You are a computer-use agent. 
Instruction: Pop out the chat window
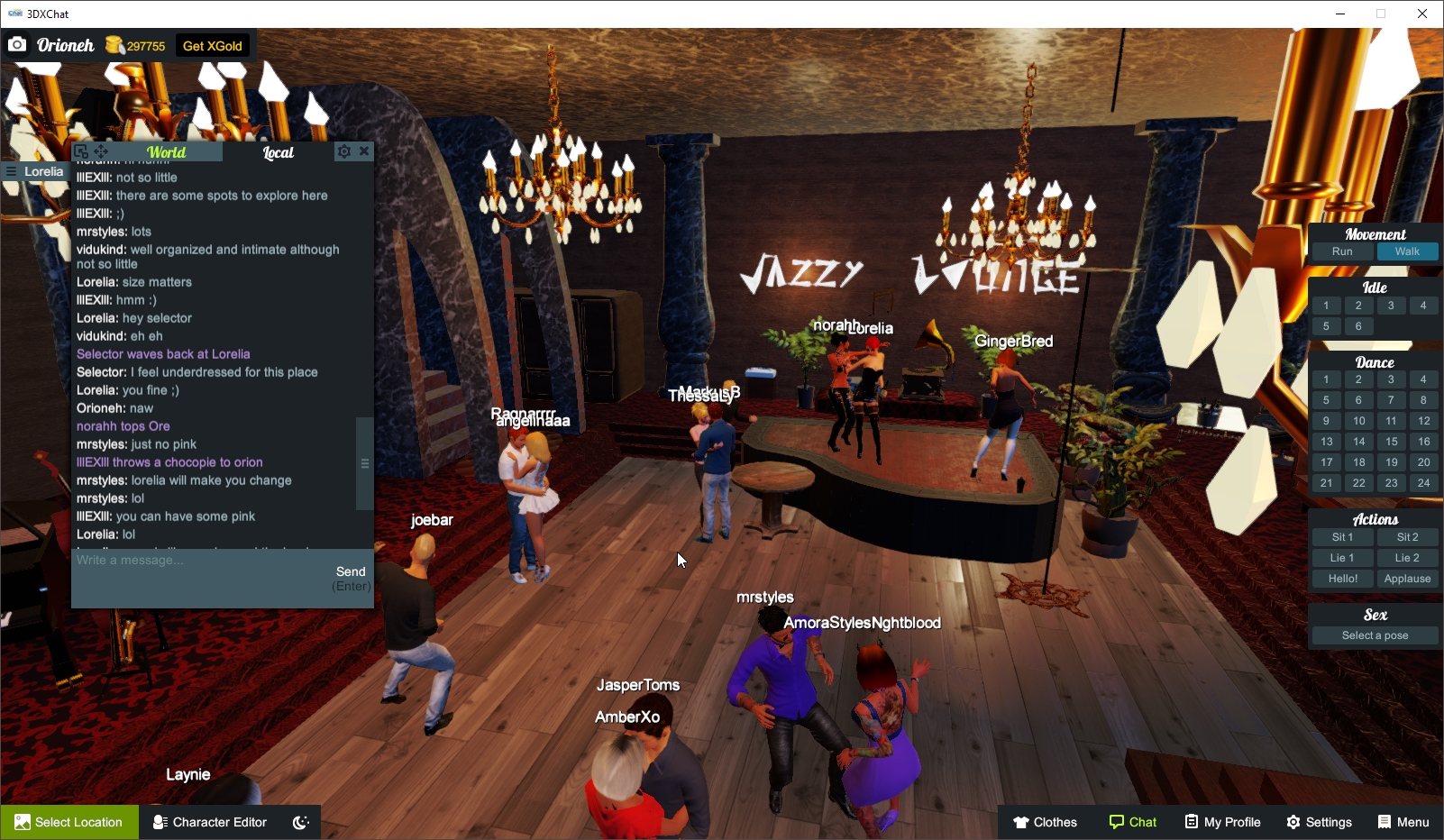[x=81, y=151]
